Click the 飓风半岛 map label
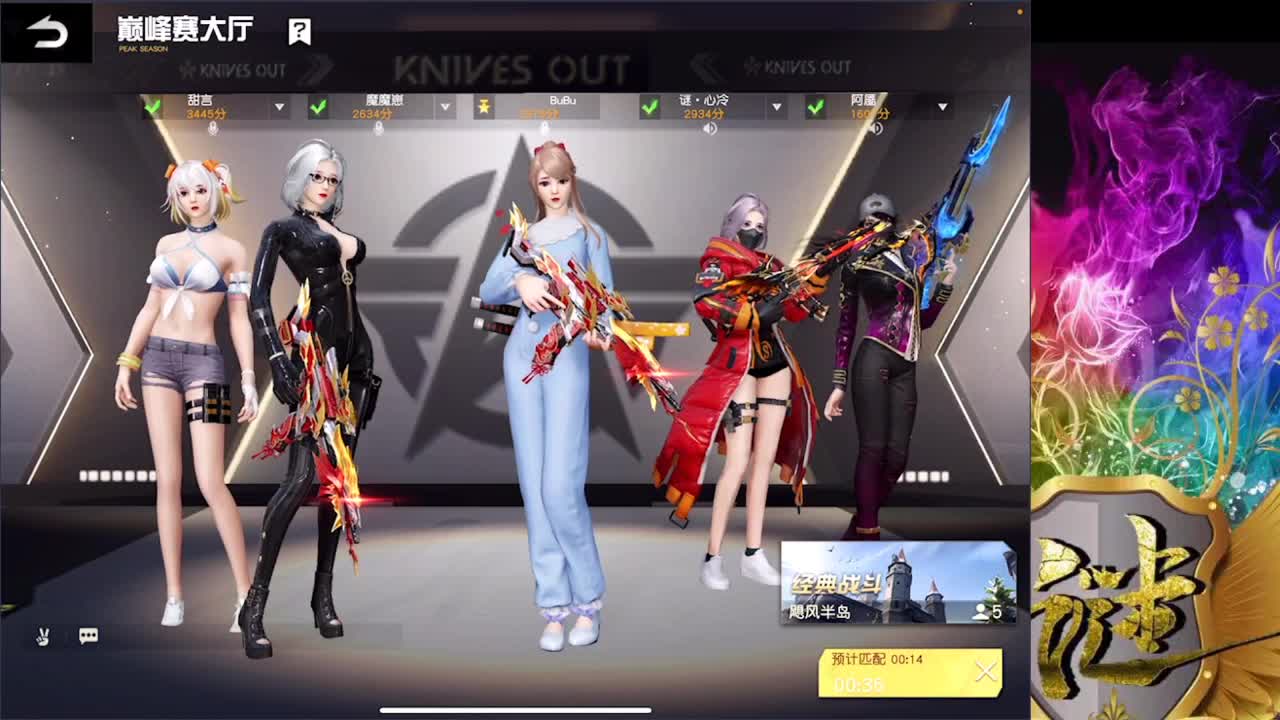Viewport: 1280px width, 720px height. click(x=820, y=610)
